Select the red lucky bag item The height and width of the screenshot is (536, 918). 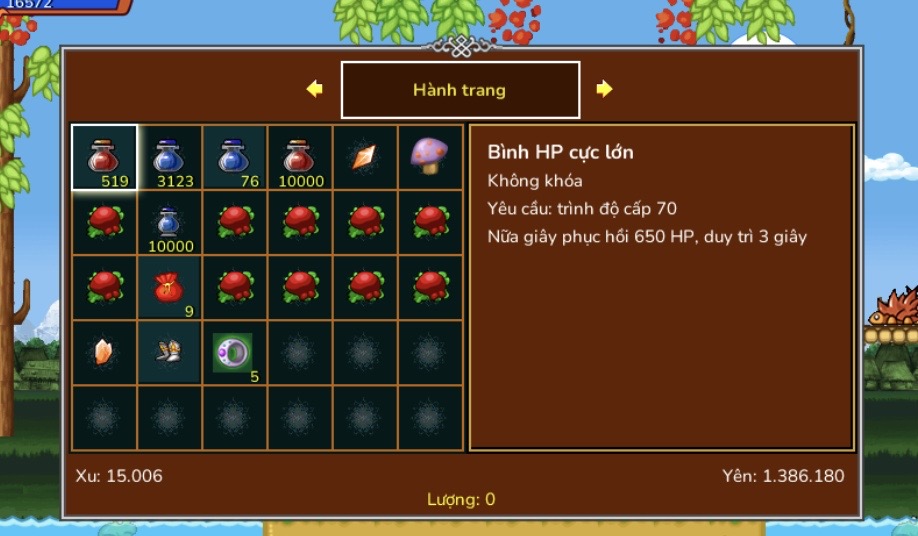pos(169,287)
